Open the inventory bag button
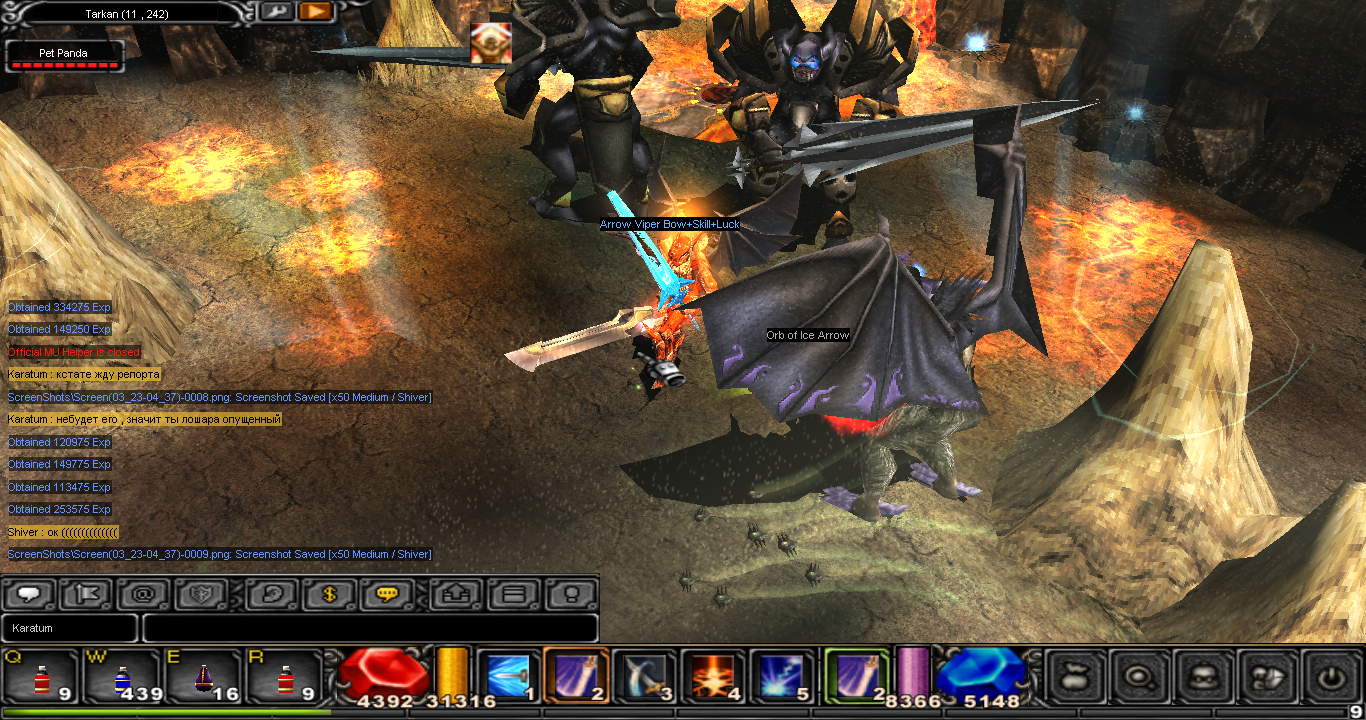Image resolution: width=1366 pixels, height=720 pixels. (x=1075, y=677)
